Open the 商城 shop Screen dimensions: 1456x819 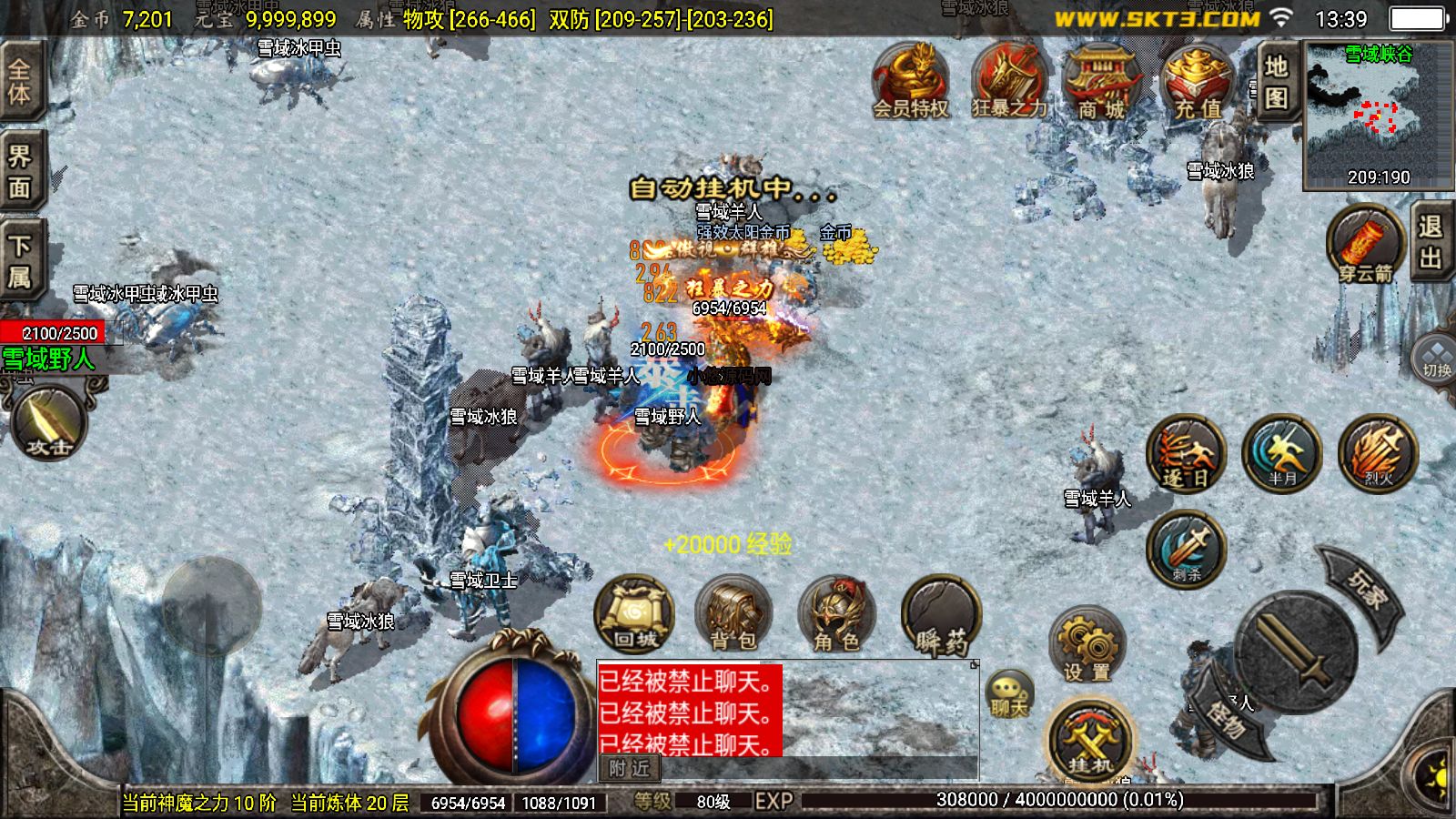1101,82
